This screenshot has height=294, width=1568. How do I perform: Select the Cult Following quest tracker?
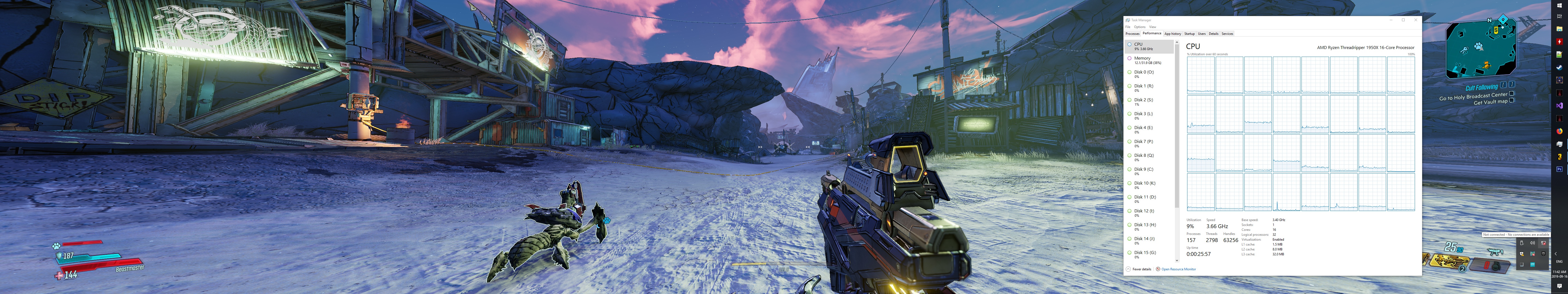click(1481, 88)
